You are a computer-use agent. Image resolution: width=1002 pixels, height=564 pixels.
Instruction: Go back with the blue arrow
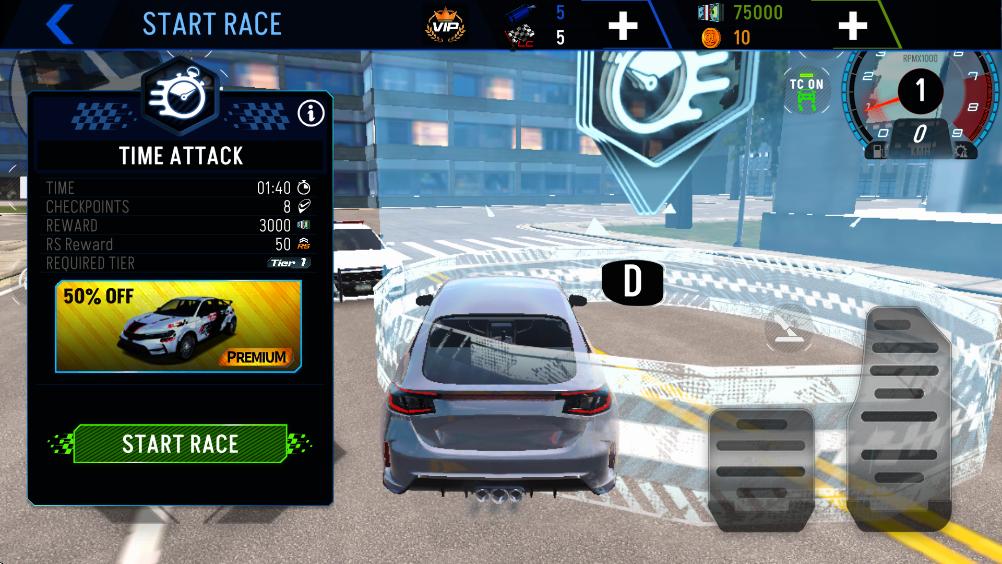pyautogui.click(x=60, y=24)
